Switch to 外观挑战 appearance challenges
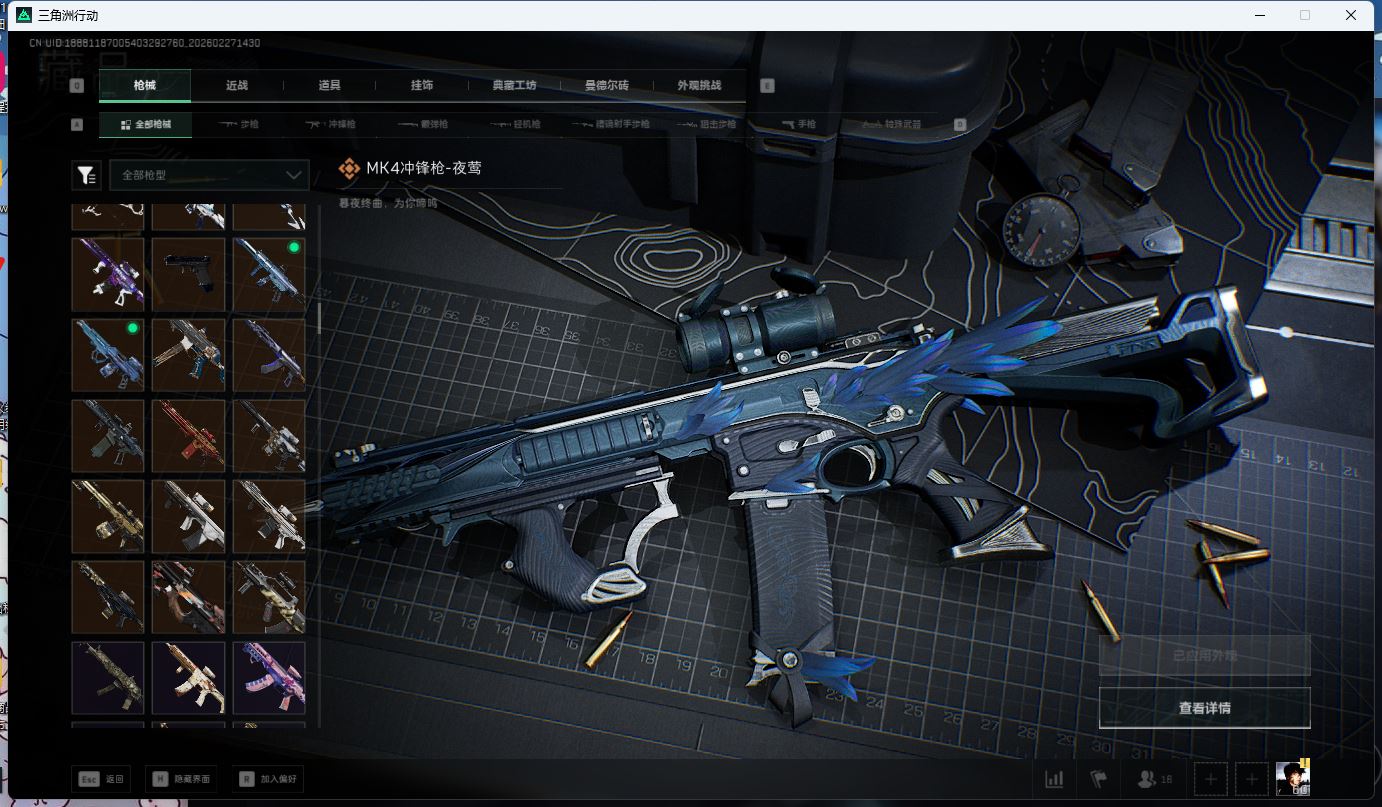 pos(699,86)
